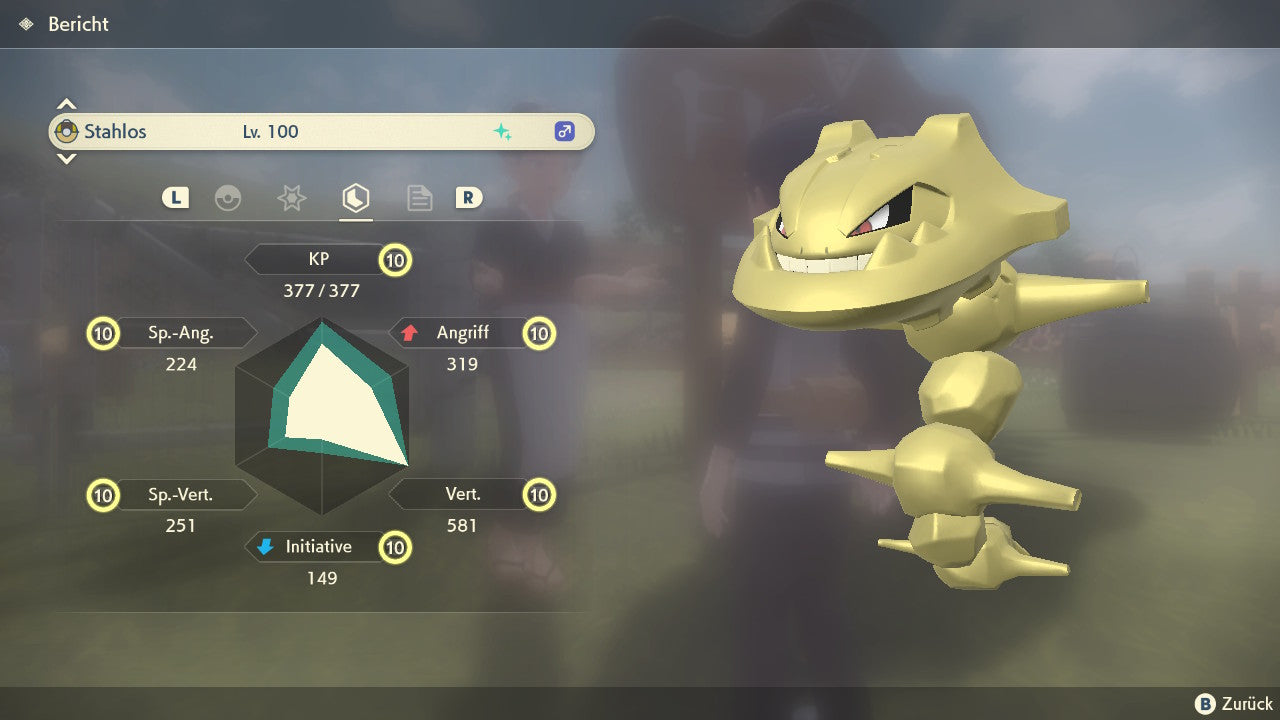
Task: Select the hexagon stats tab
Action: (355, 198)
